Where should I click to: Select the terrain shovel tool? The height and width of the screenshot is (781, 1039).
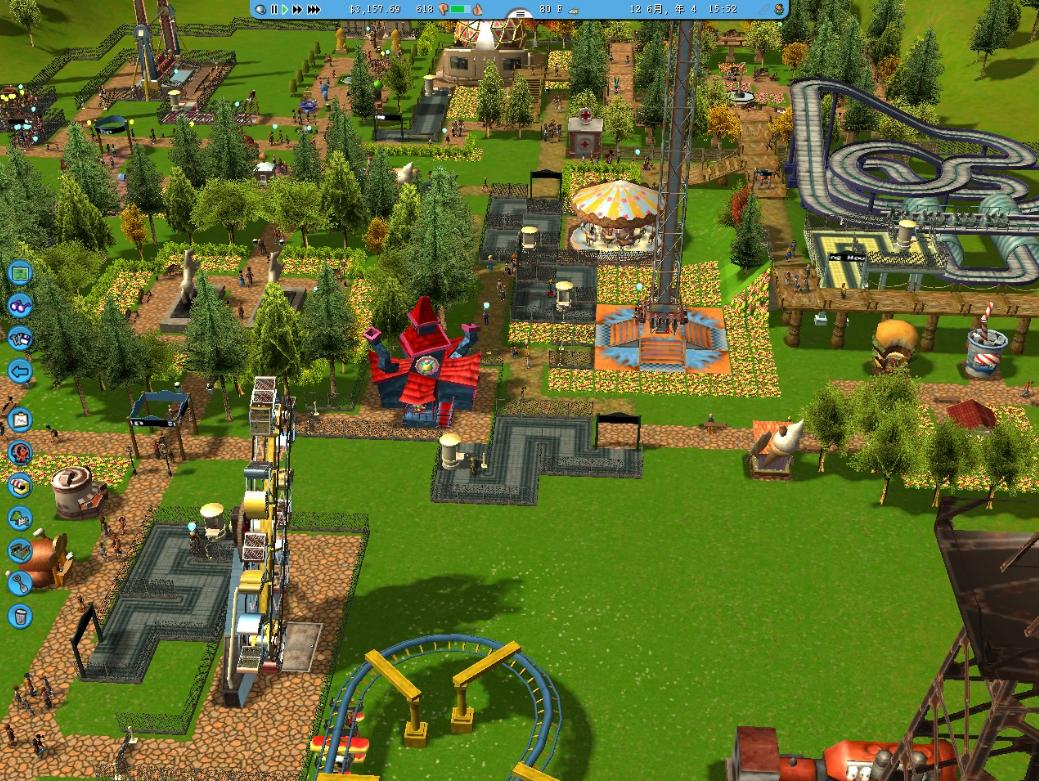click(x=19, y=583)
